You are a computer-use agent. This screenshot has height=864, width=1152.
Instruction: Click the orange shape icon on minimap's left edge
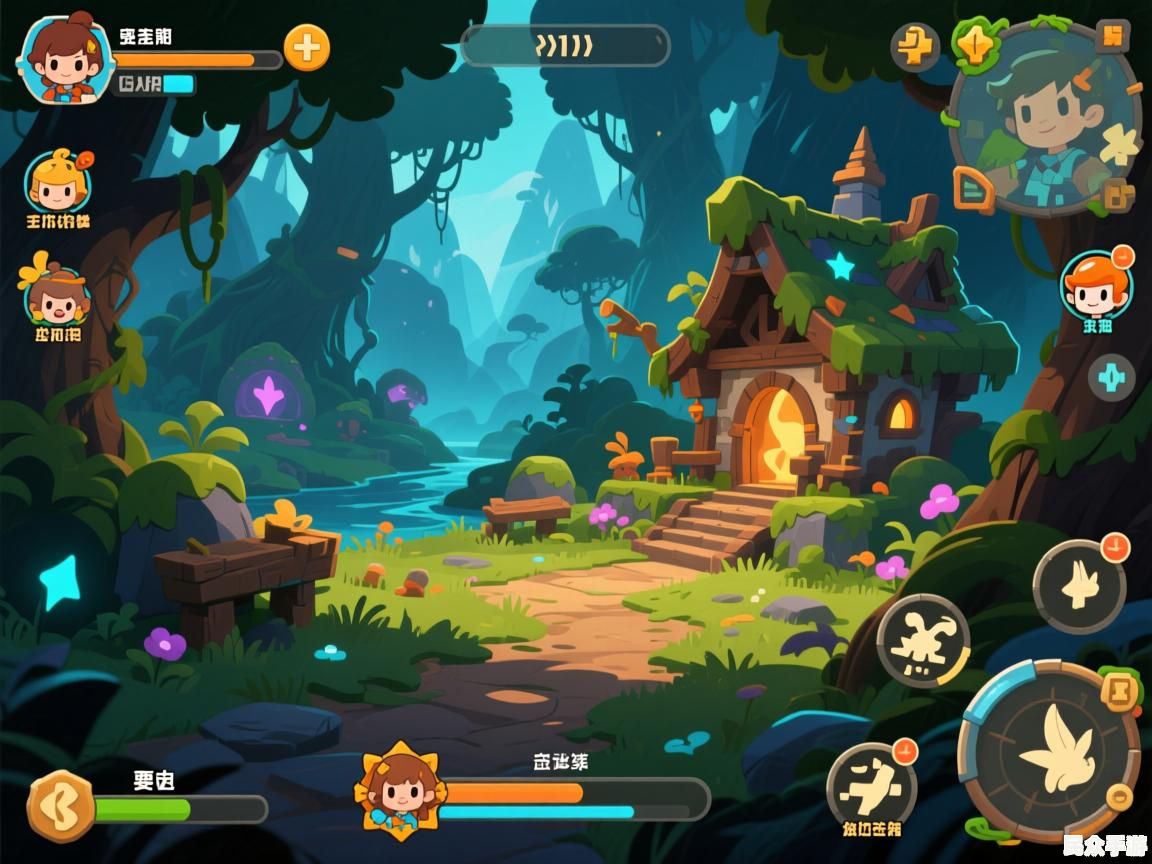pyautogui.click(x=972, y=189)
